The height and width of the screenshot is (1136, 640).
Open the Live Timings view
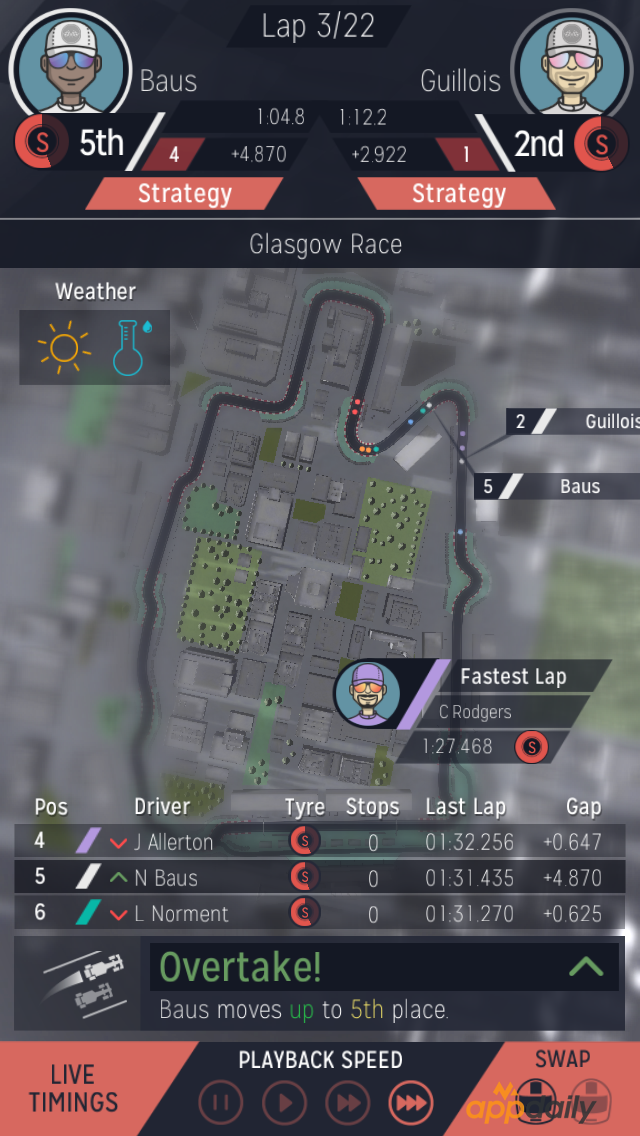tap(73, 1088)
